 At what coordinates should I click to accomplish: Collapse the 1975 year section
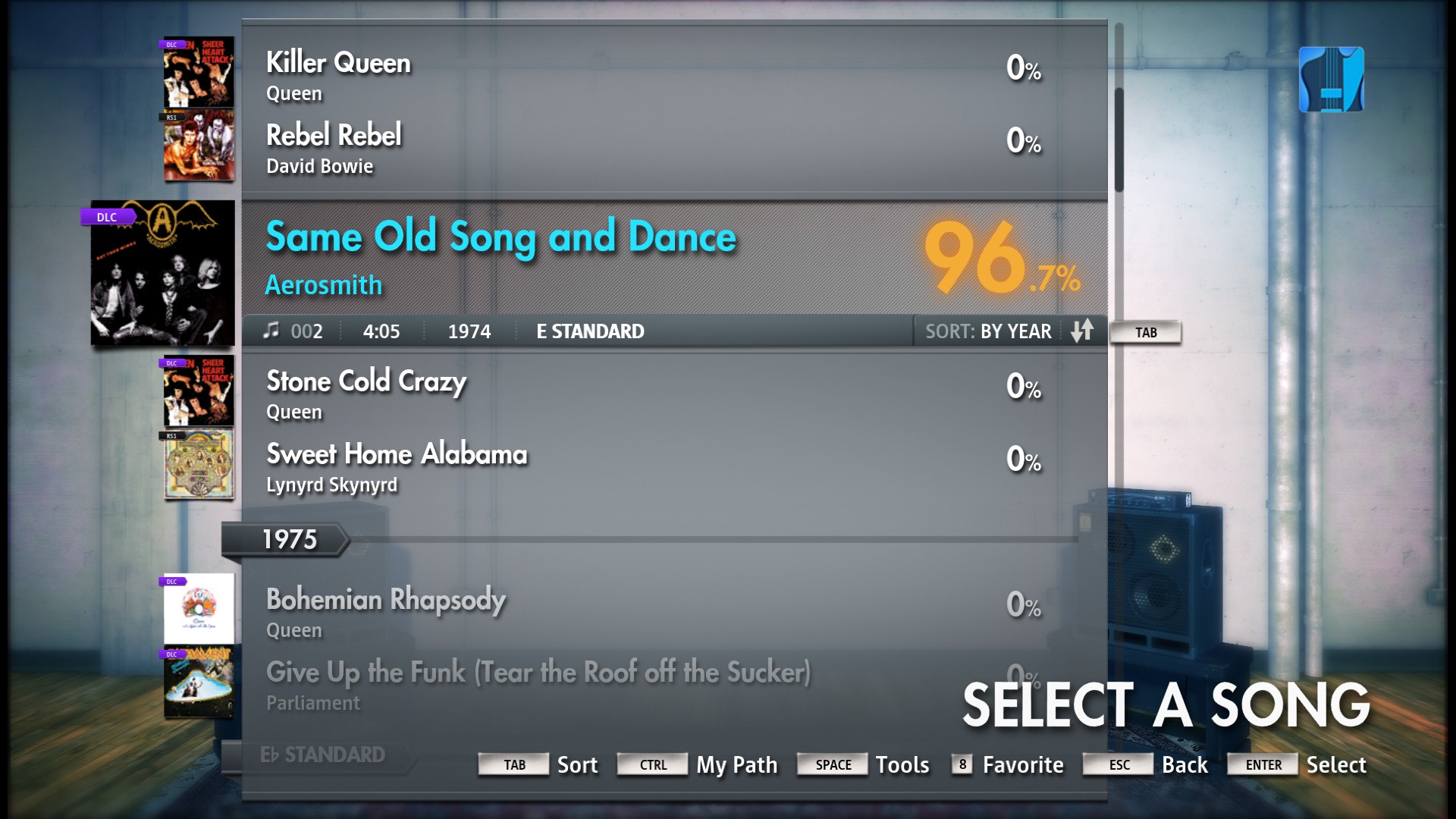click(292, 540)
